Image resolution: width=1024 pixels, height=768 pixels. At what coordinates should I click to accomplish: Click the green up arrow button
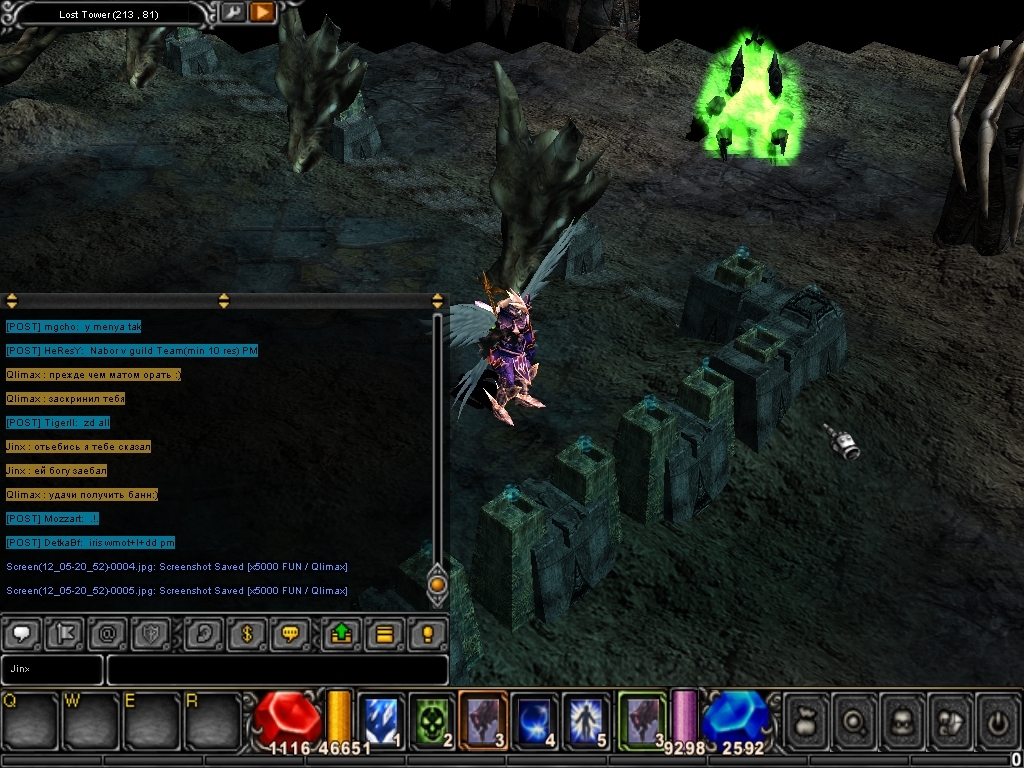click(x=341, y=634)
